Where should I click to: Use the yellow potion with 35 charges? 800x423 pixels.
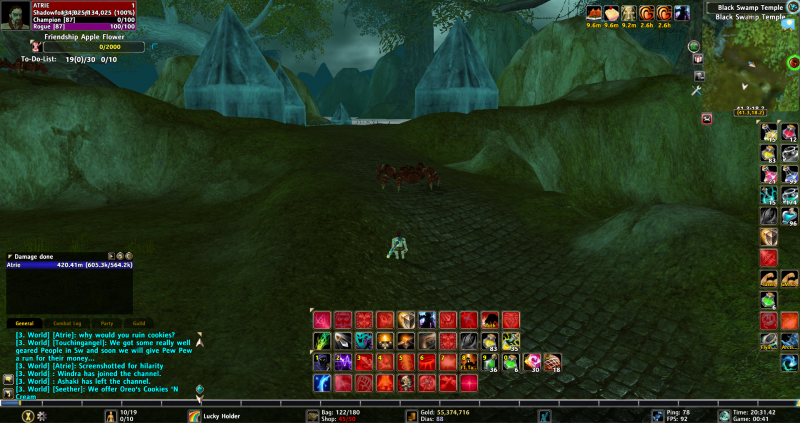pos(511,341)
